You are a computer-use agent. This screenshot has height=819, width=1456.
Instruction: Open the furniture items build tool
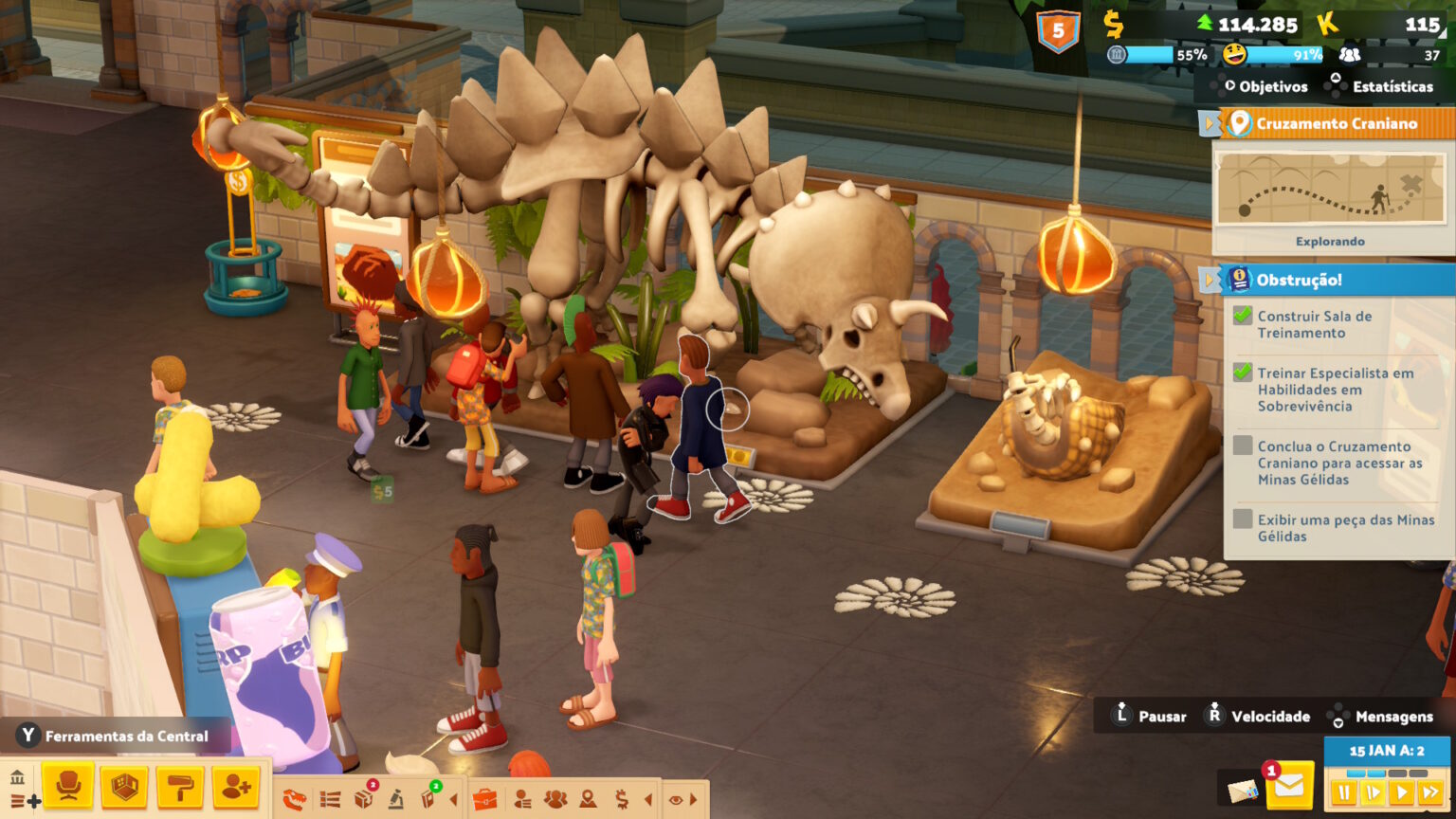(x=67, y=786)
